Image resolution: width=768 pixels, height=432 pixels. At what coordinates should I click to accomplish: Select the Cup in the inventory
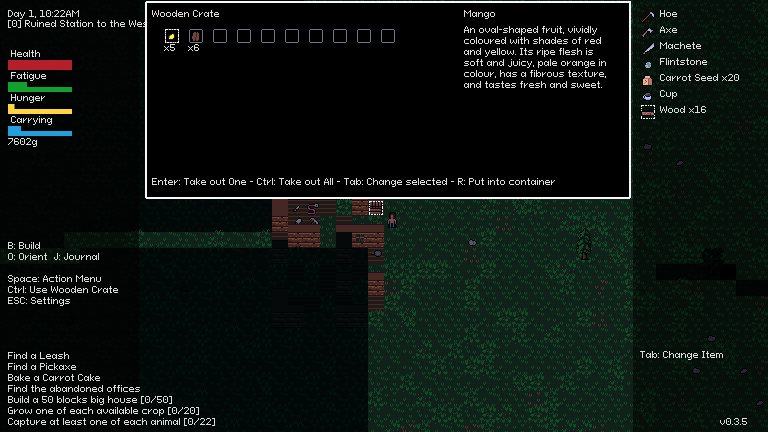(x=667, y=94)
